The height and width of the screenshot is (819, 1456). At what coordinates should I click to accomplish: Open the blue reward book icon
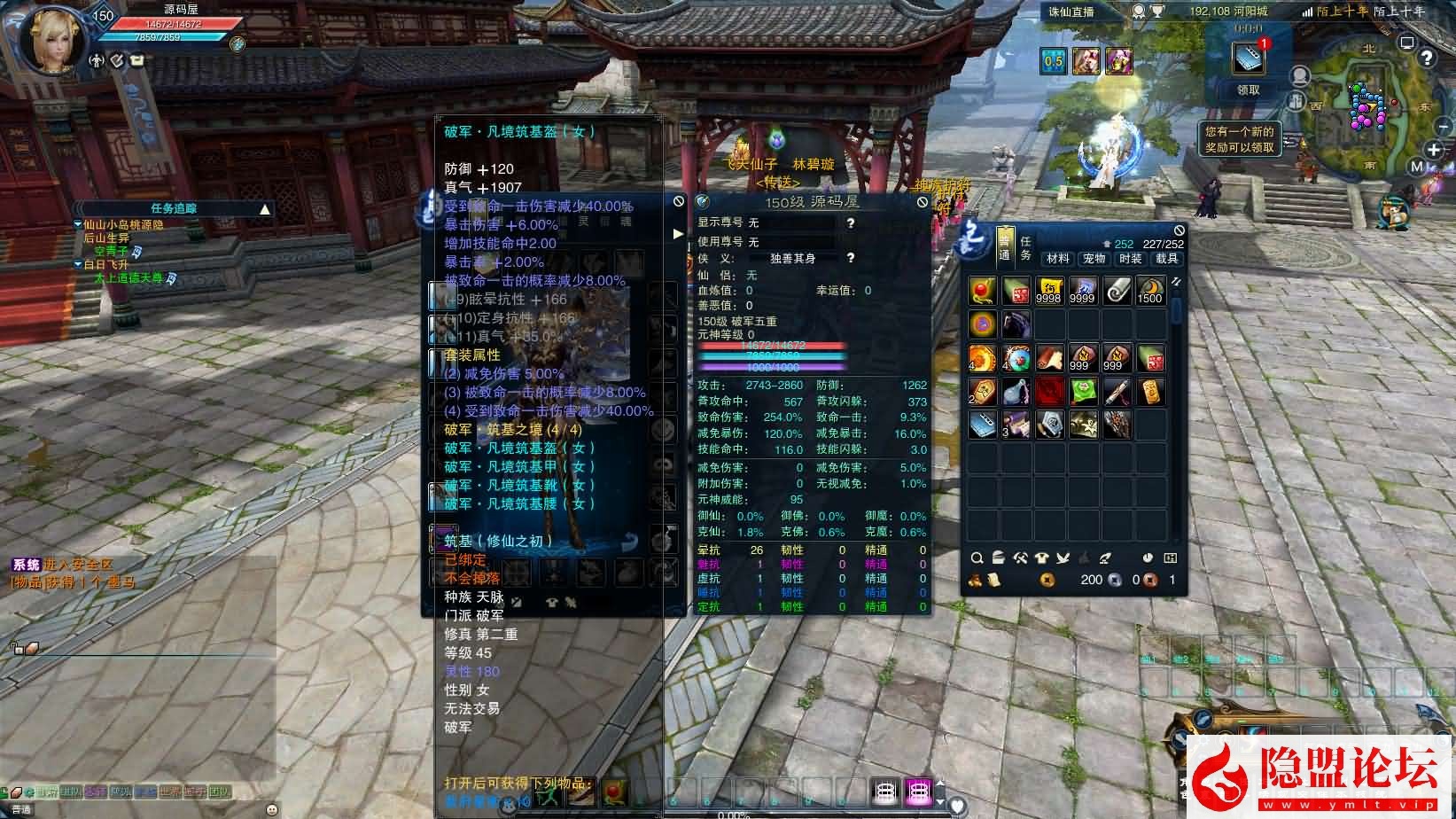coord(1248,58)
